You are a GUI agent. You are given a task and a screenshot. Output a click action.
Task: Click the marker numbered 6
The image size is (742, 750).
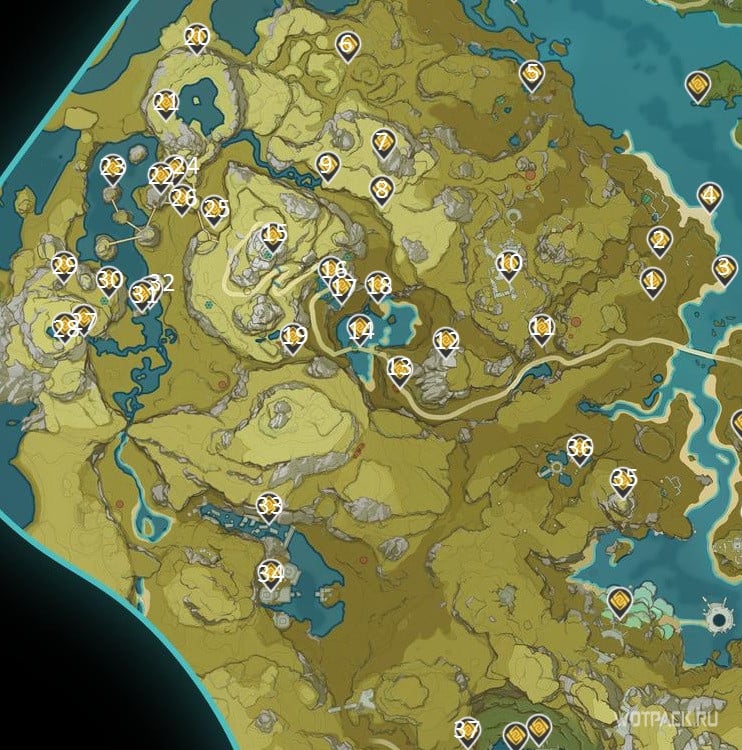pos(347,45)
